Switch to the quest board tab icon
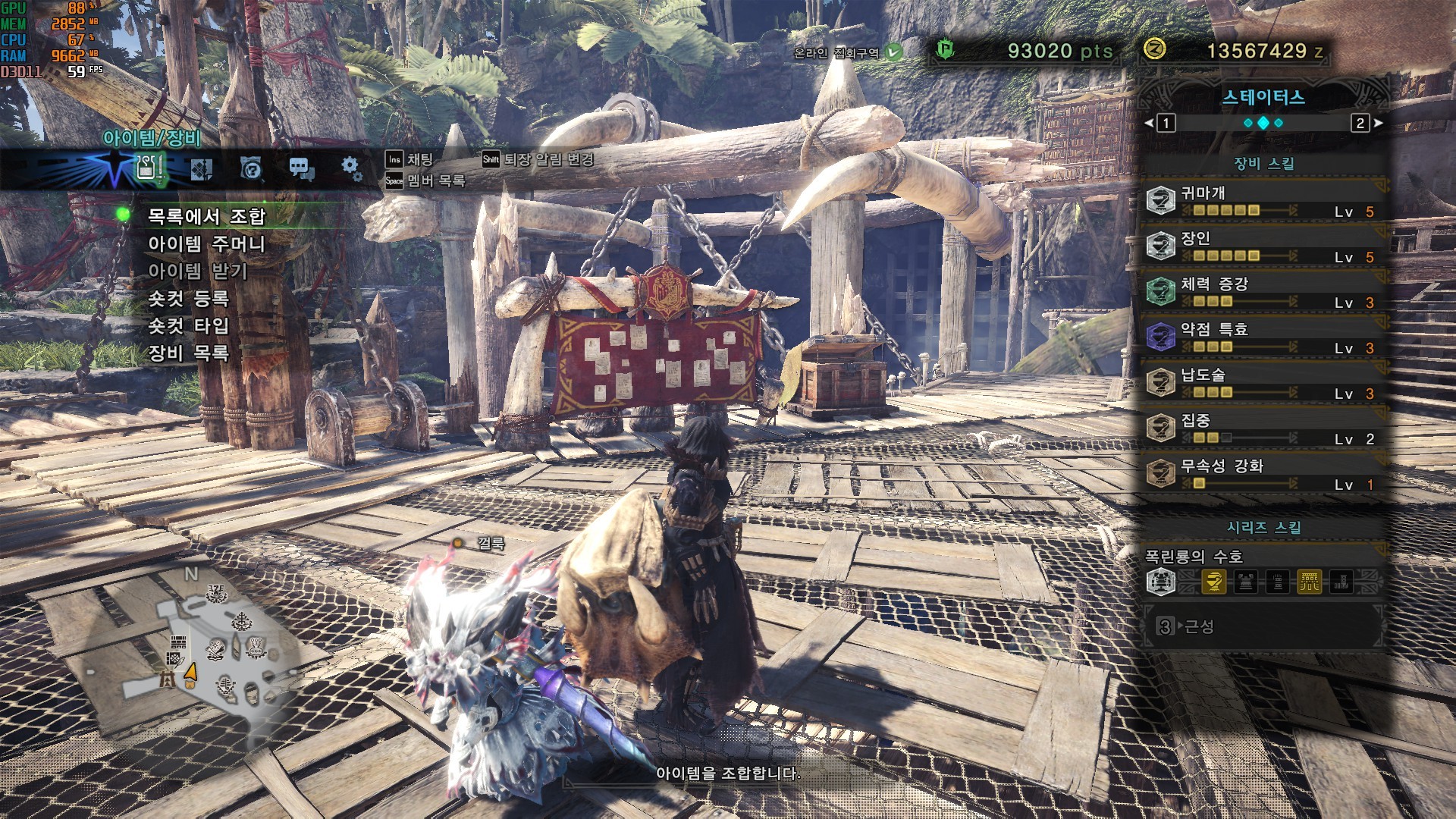1456x819 pixels. point(201,169)
